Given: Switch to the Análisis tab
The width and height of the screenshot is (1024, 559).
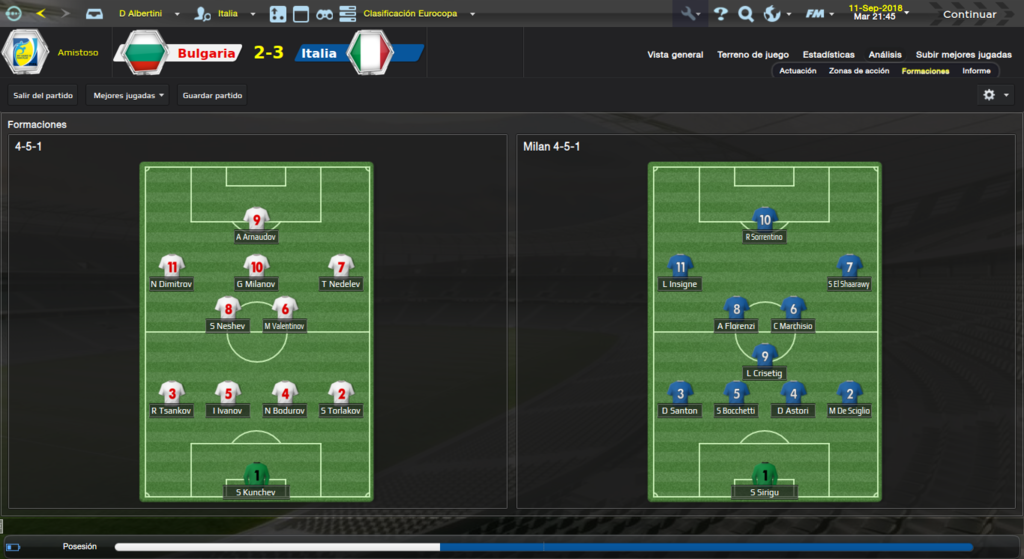Looking at the screenshot, I should coord(885,55).
